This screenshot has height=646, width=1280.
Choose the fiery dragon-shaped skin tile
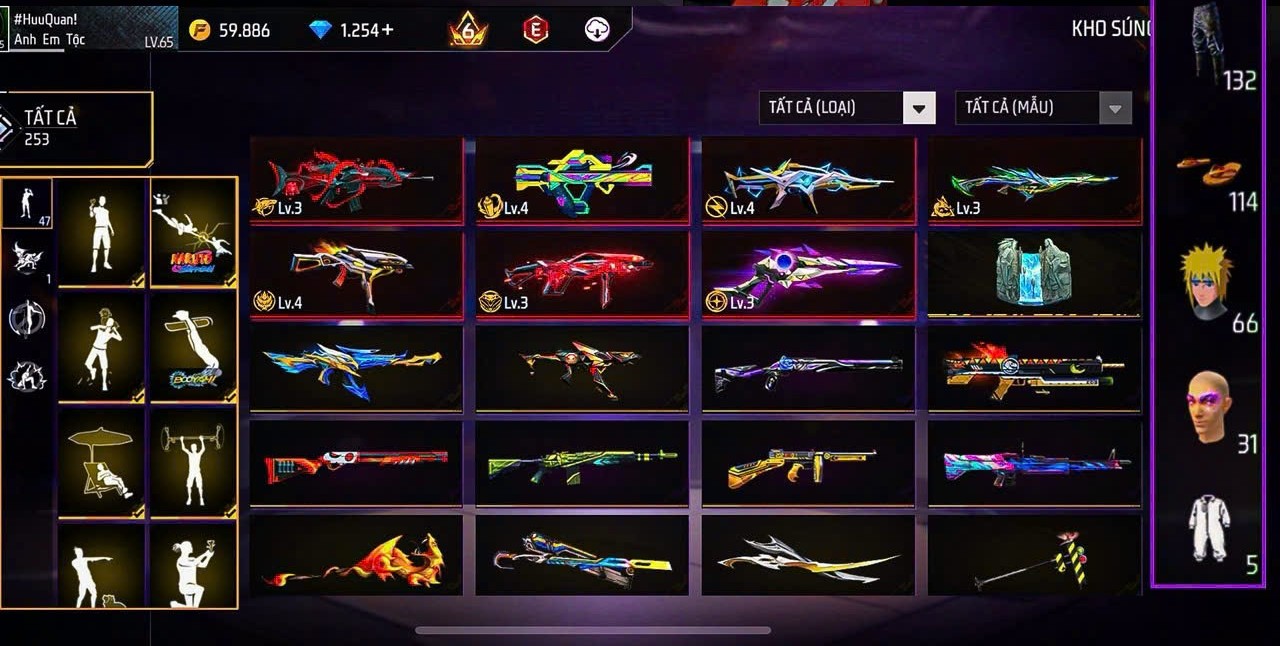(356, 557)
